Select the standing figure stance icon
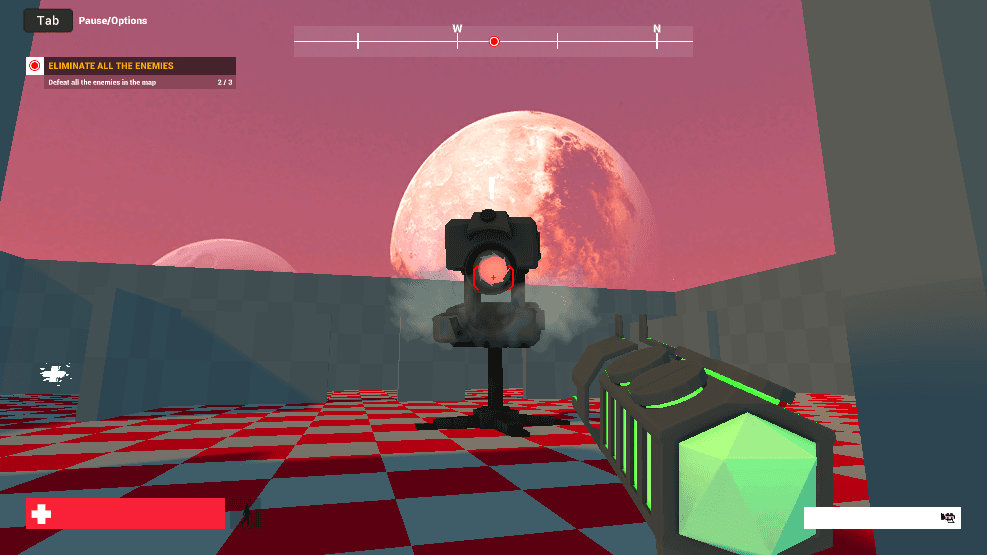This screenshot has width=987, height=555. pyautogui.click(x=250, y=515)
